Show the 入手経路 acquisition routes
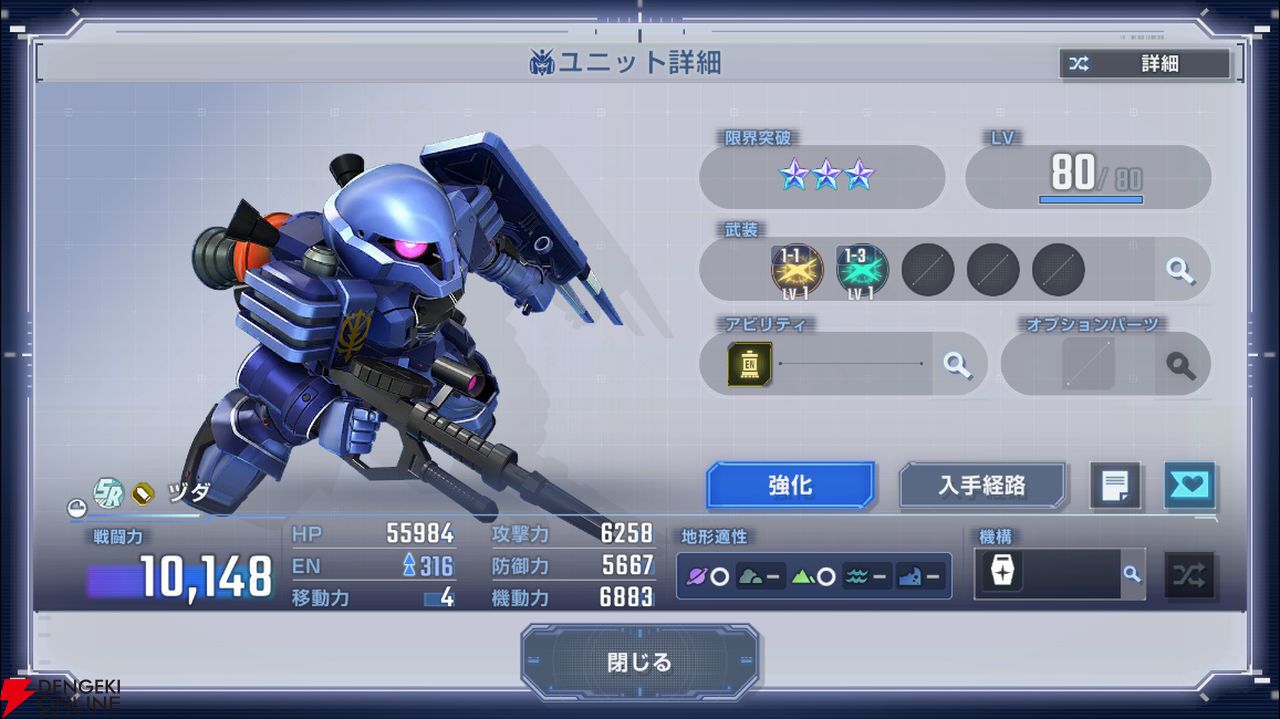This screenshot has height=719, width=1280. coord(982,486)
